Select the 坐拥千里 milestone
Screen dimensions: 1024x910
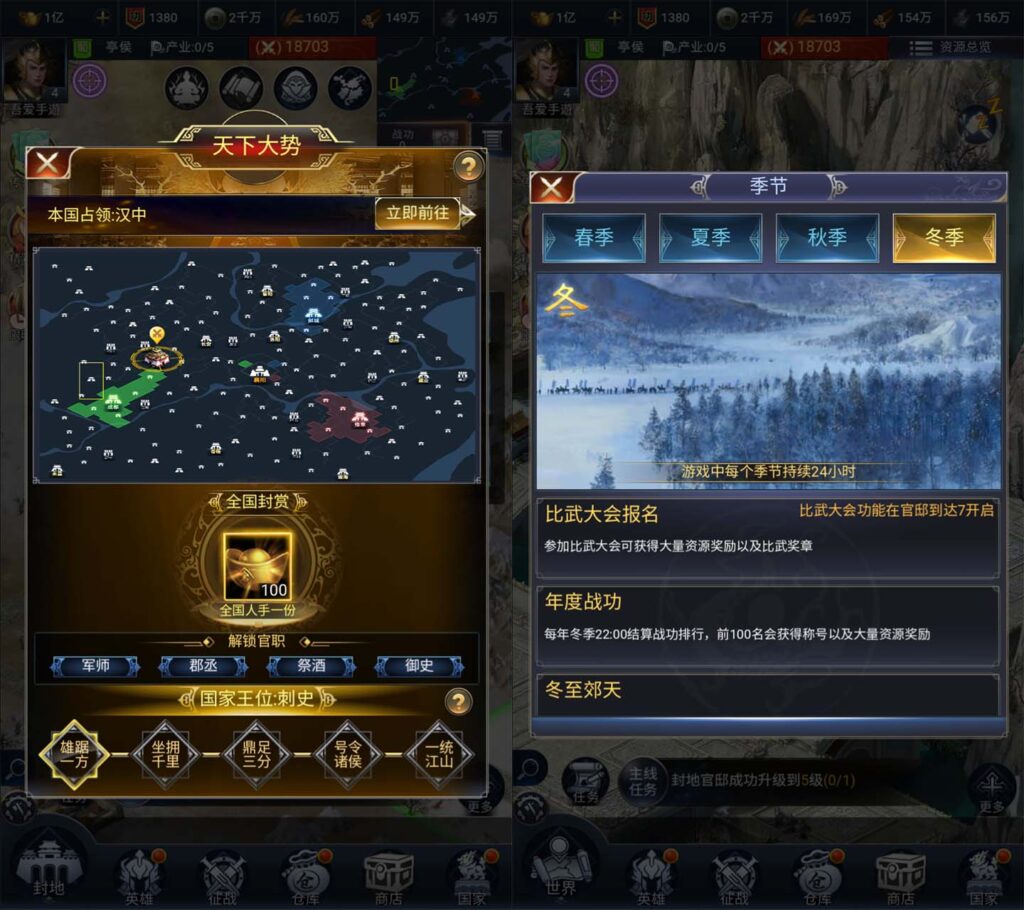166,754
